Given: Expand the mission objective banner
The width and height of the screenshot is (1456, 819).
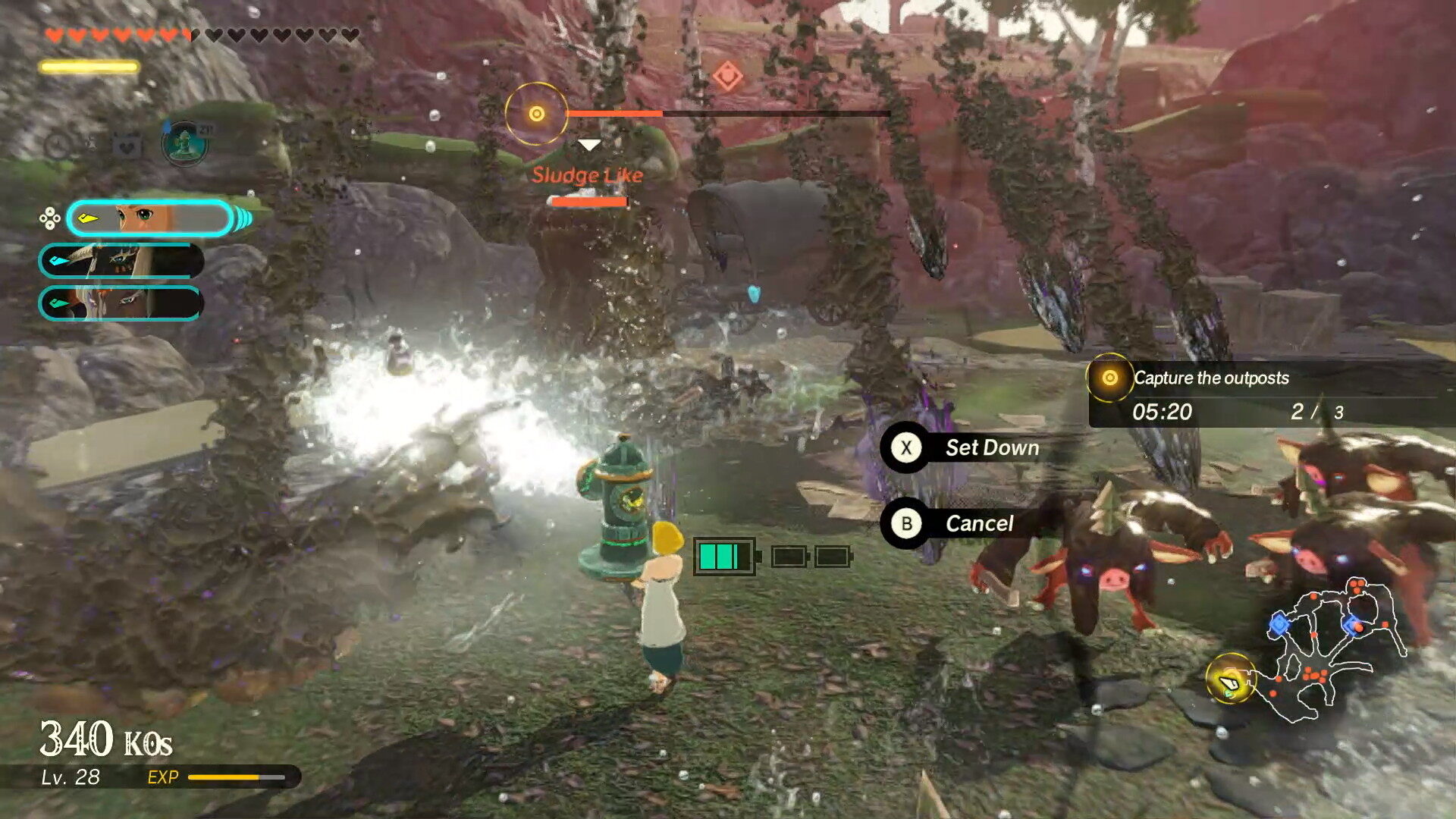Looking at the screenshot, I should [1213, 379].
